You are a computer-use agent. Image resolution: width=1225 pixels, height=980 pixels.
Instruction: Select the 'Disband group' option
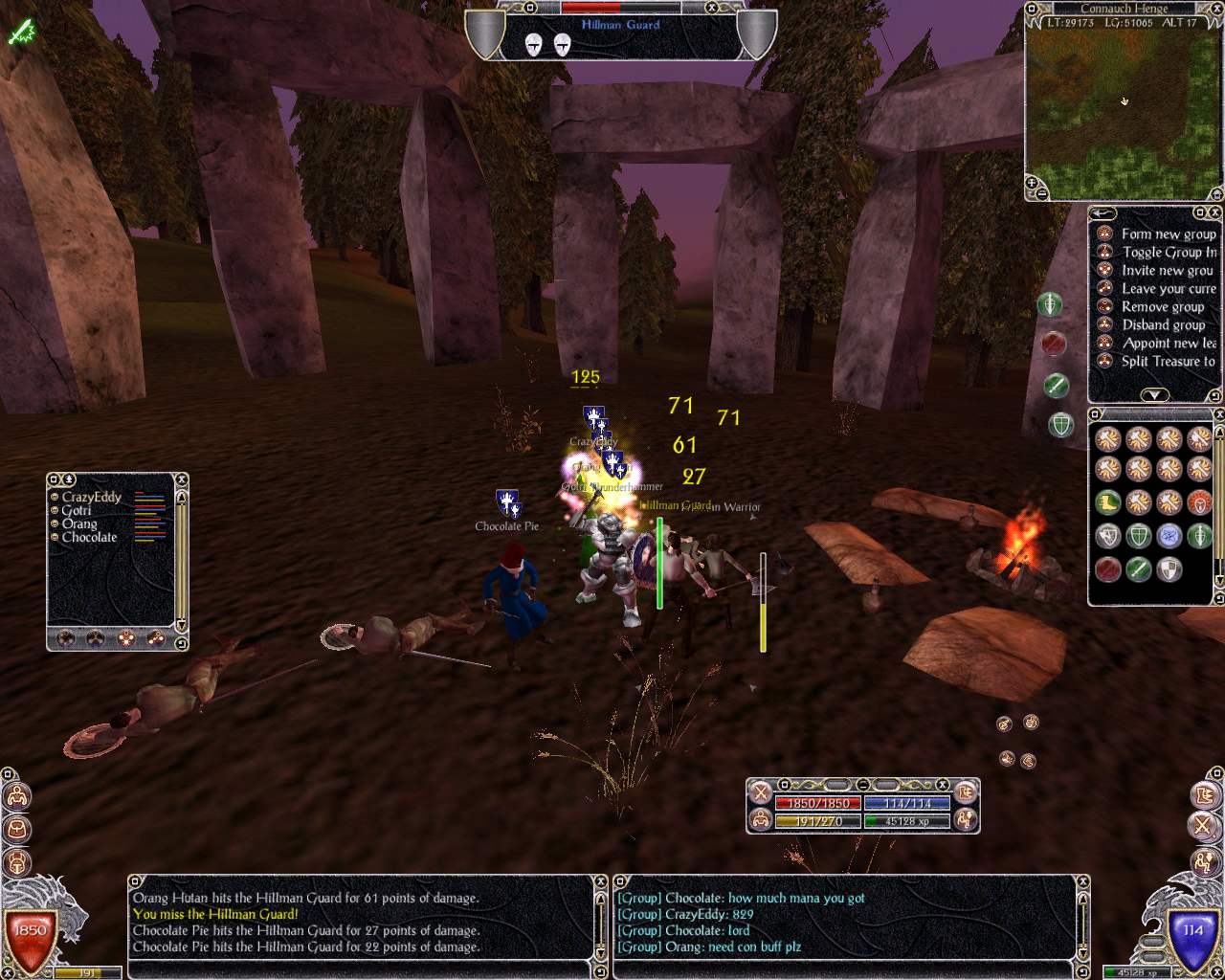pyautogui.click(x=1163, y=324)
